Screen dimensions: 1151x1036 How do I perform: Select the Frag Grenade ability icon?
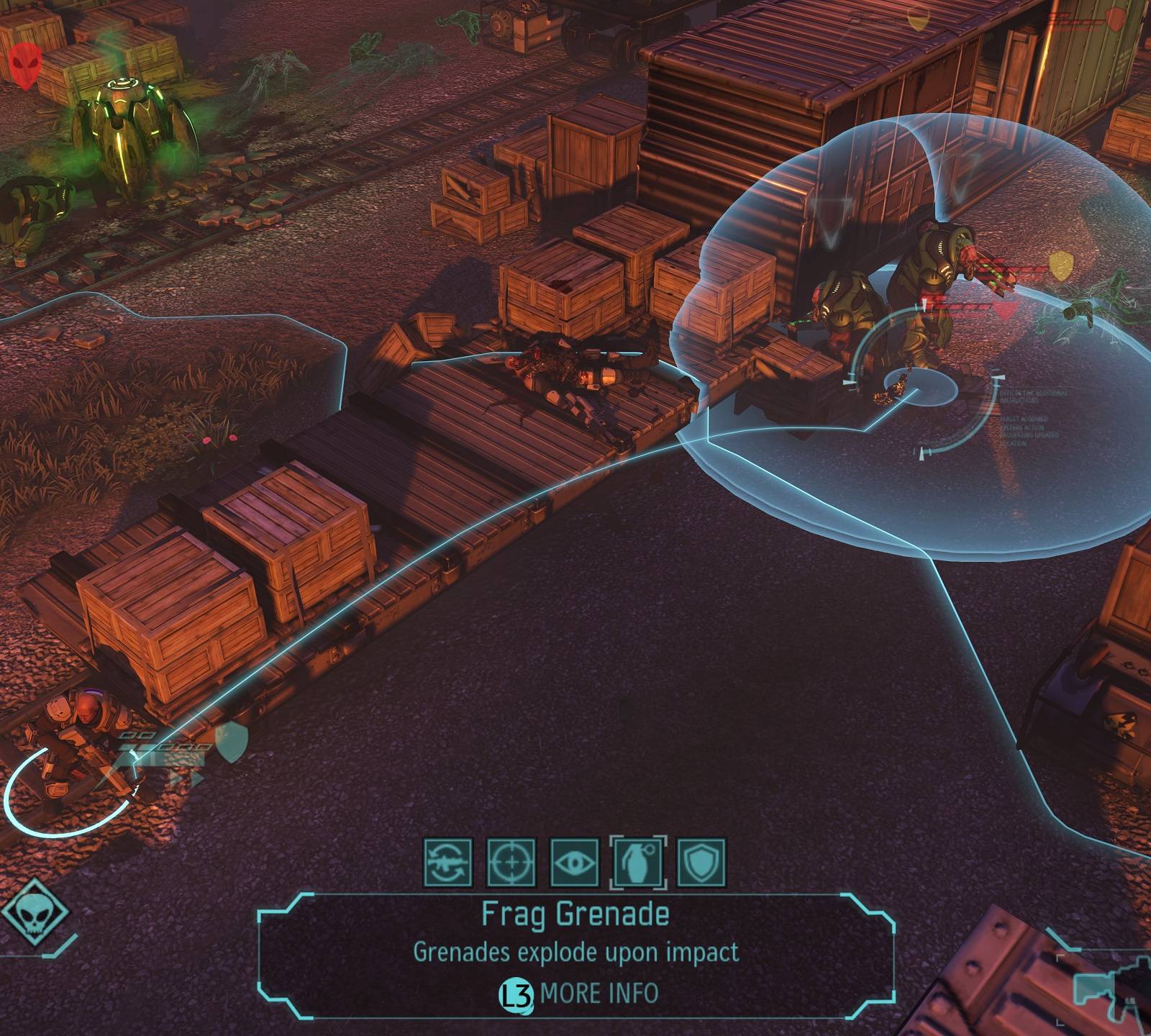[x=638, y=861]
